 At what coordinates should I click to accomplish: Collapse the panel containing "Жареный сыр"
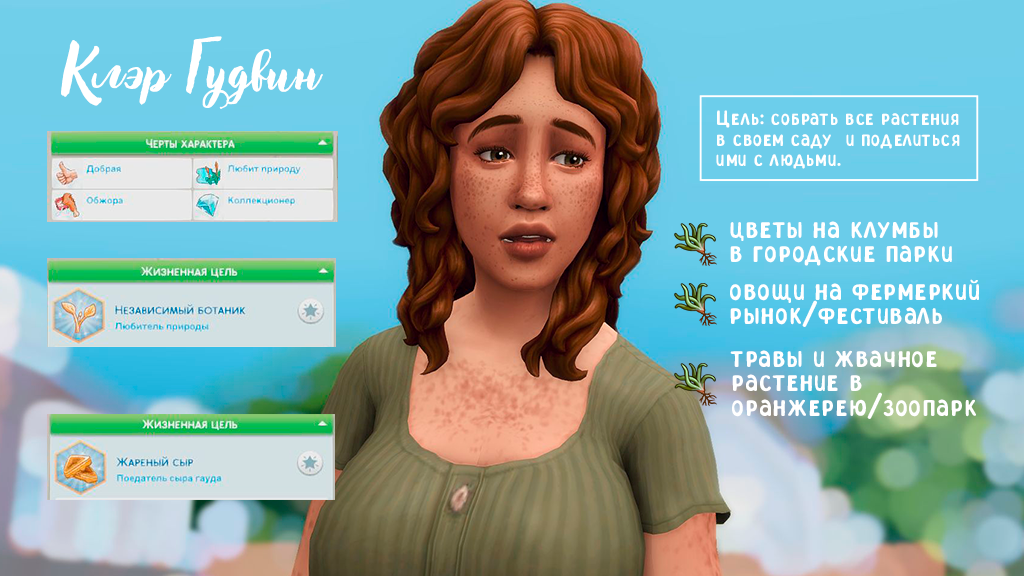[x=322, y=424]
